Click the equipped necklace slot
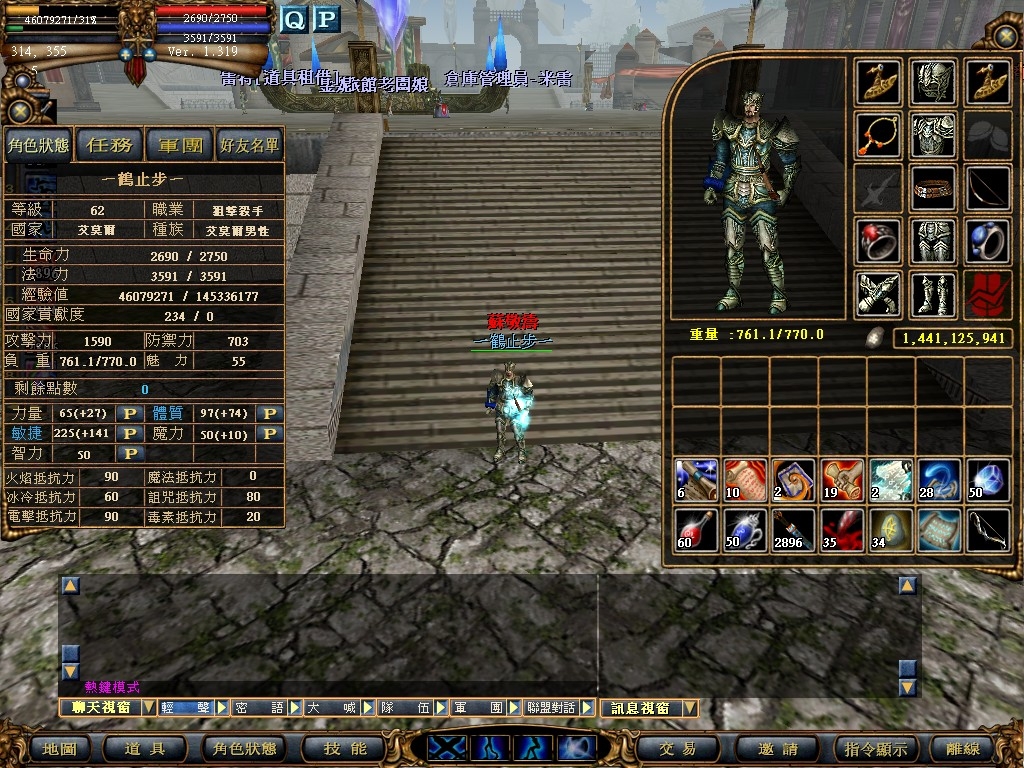The image size is (1024, 768). point(878,135)
